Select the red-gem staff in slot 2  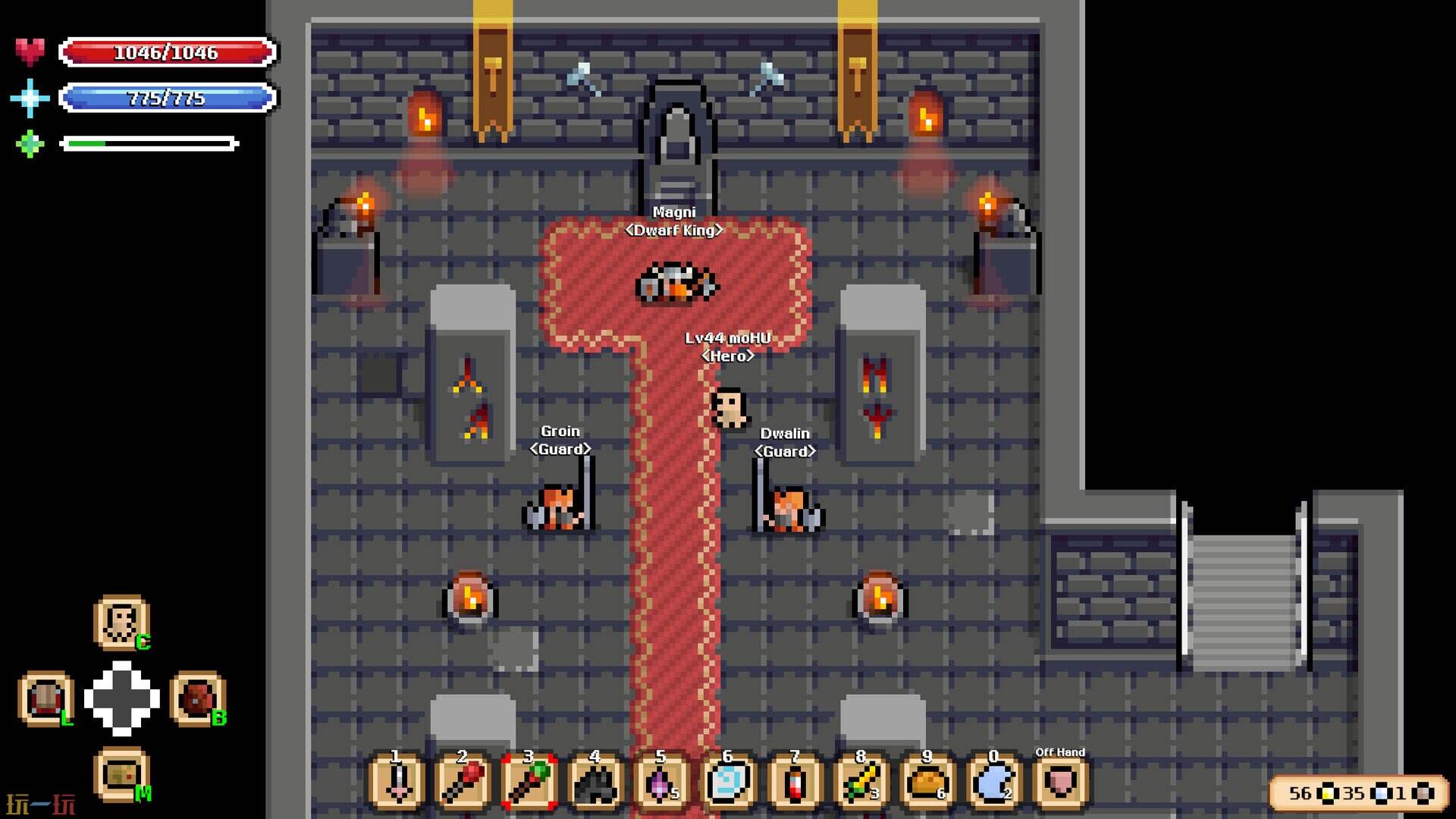[x=463, y=782]
